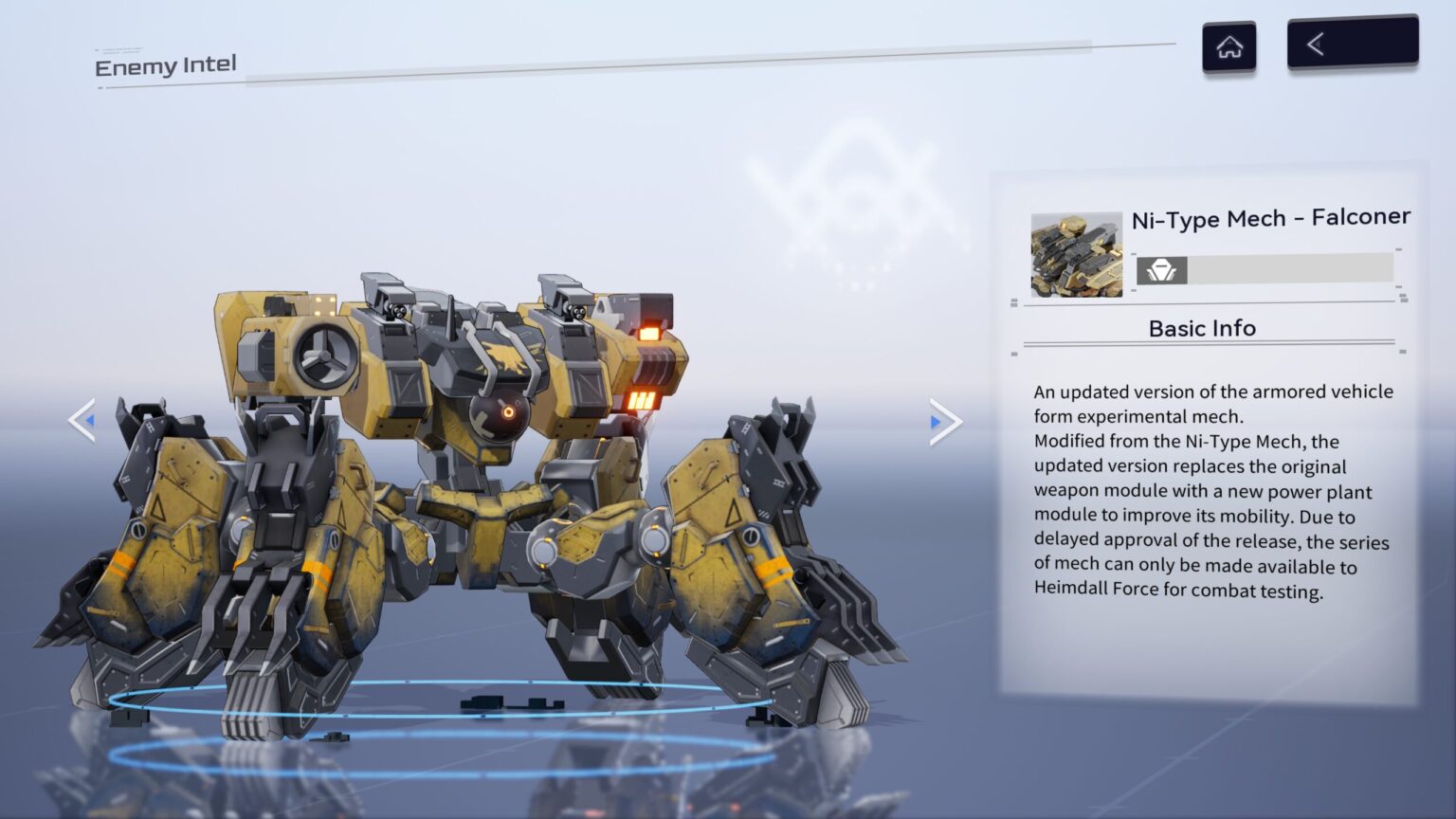The image size is (1456, 819).
Task: Switch to the Enemy Intel tab heading
Action: coord(165,64)
